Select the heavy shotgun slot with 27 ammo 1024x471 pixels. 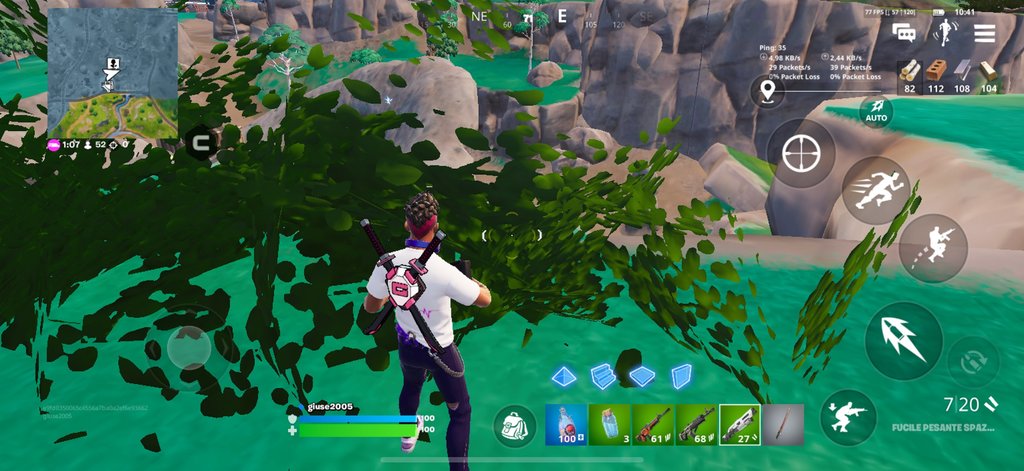pyautogui.click(x=739, y=425)
